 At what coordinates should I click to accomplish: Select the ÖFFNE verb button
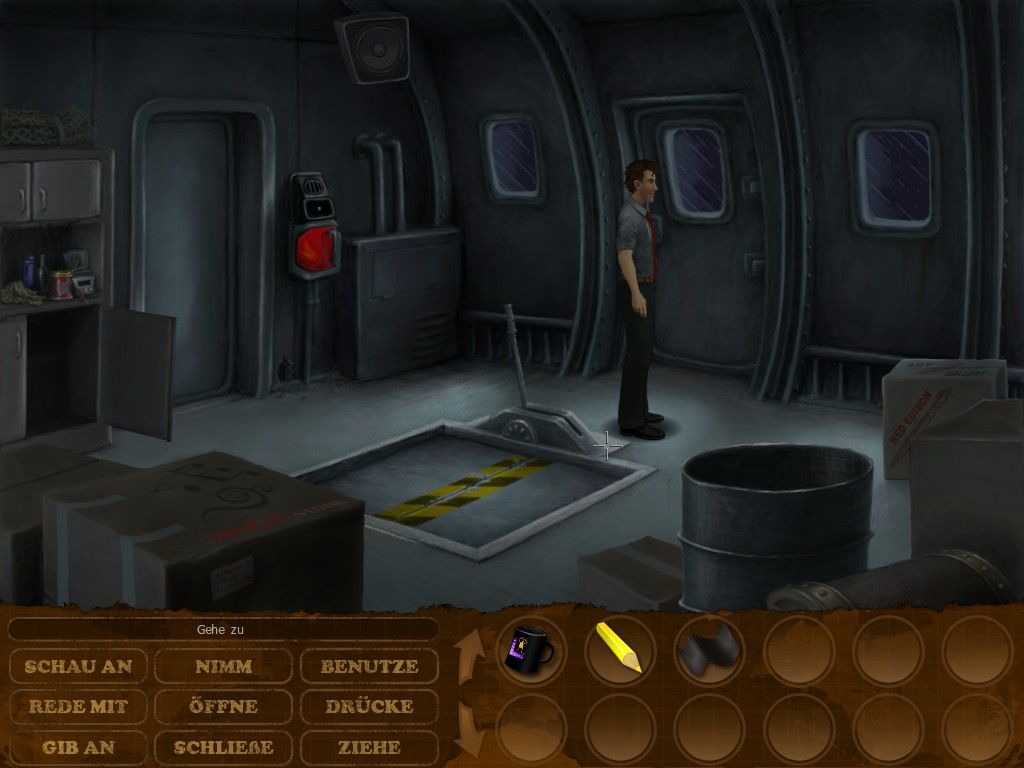[x=224, y=706]
